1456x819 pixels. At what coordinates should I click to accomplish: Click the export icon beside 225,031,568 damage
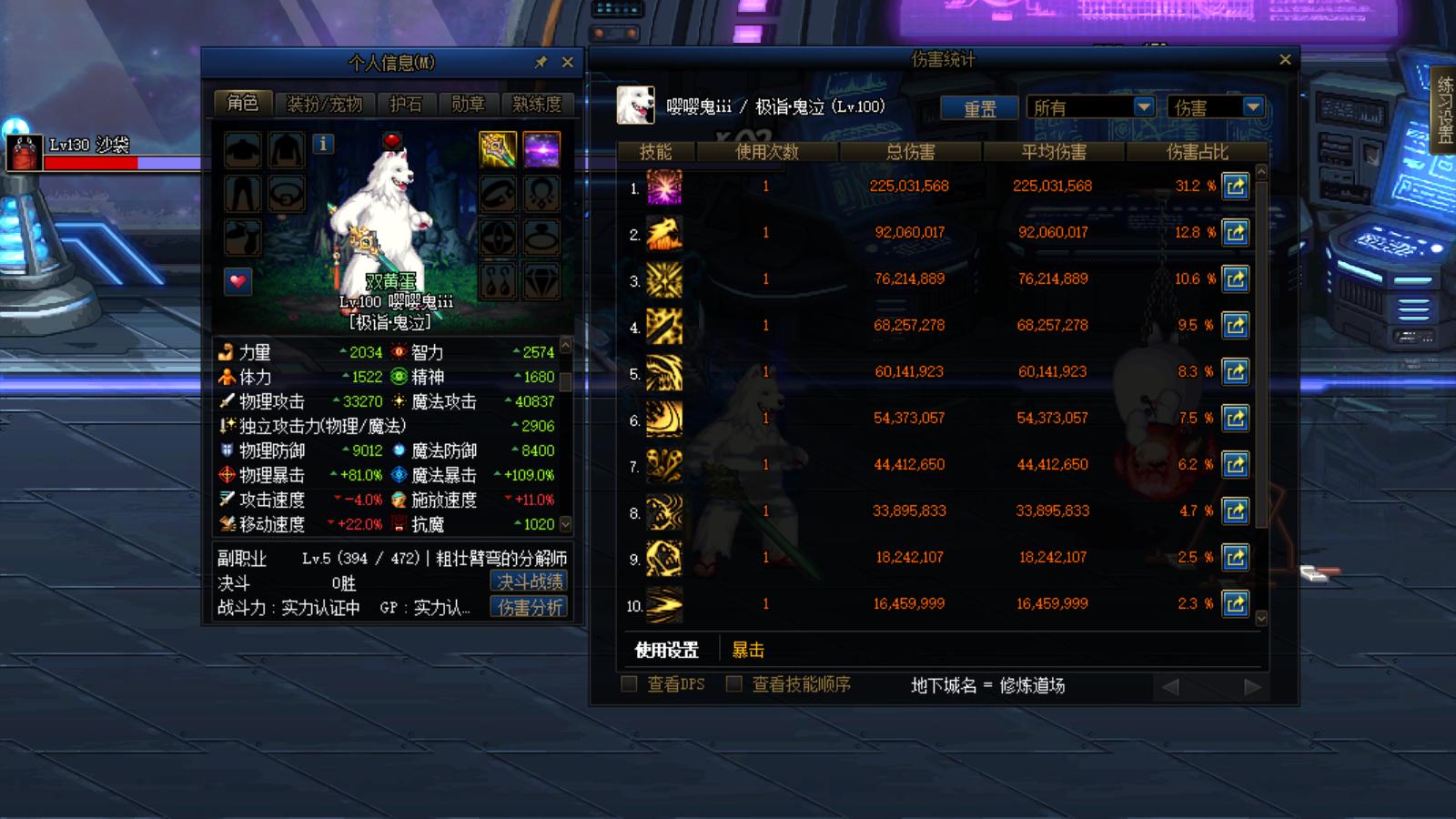[x=1235, y=187]
